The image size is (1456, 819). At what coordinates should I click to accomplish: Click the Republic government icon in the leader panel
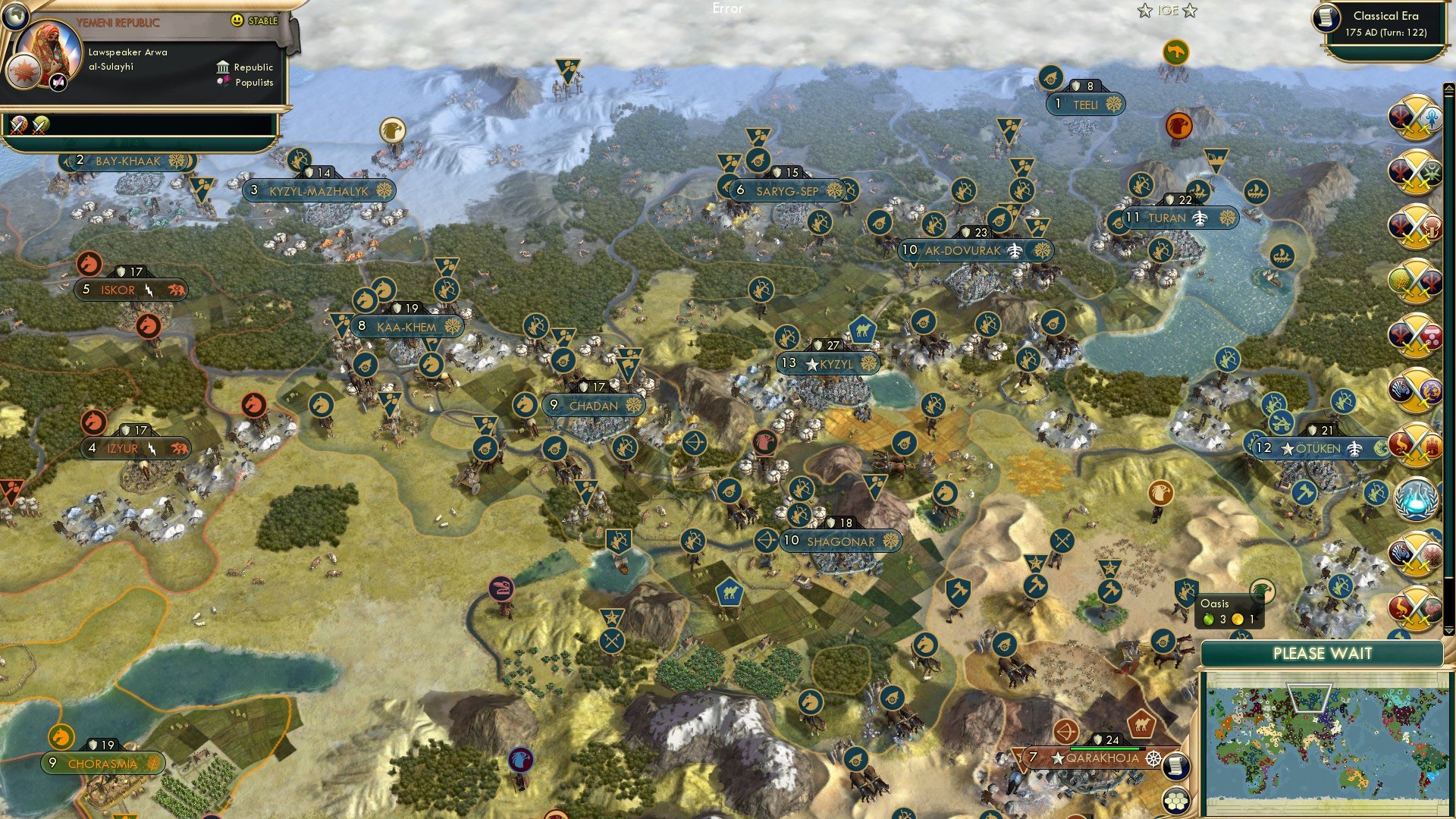click(221, 67)
